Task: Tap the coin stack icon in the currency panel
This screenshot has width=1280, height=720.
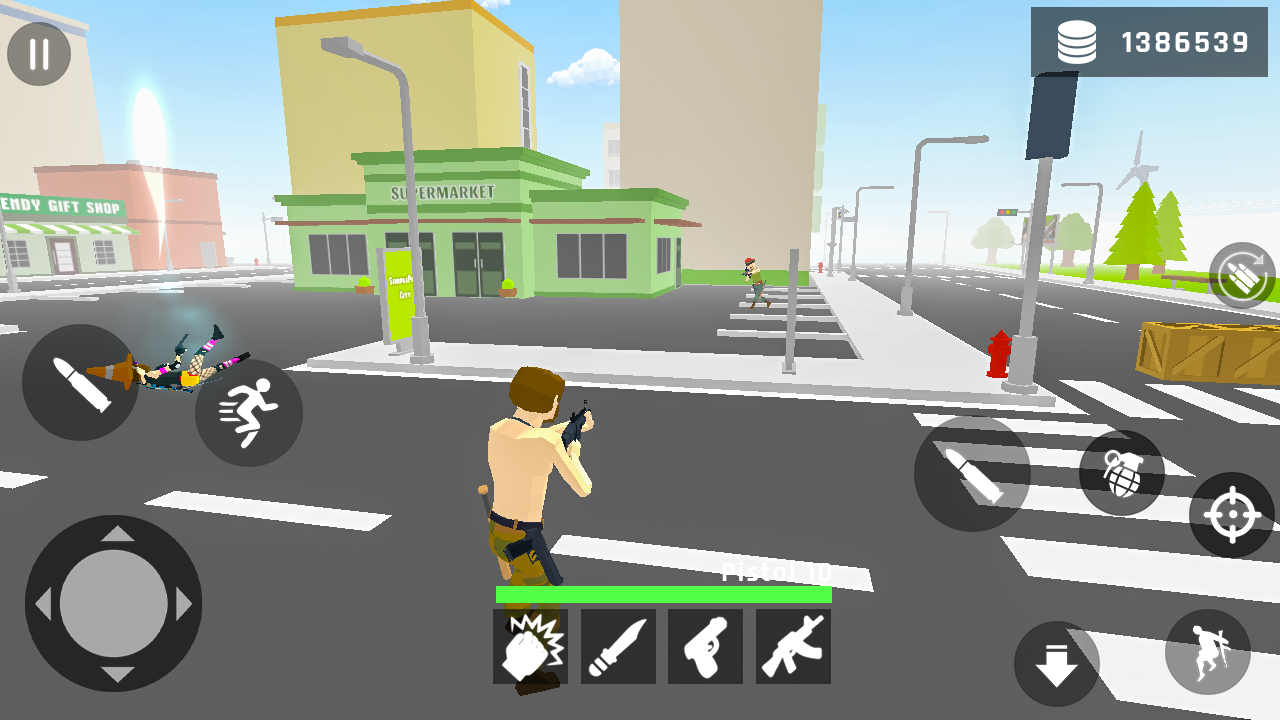Action: 1075,42
